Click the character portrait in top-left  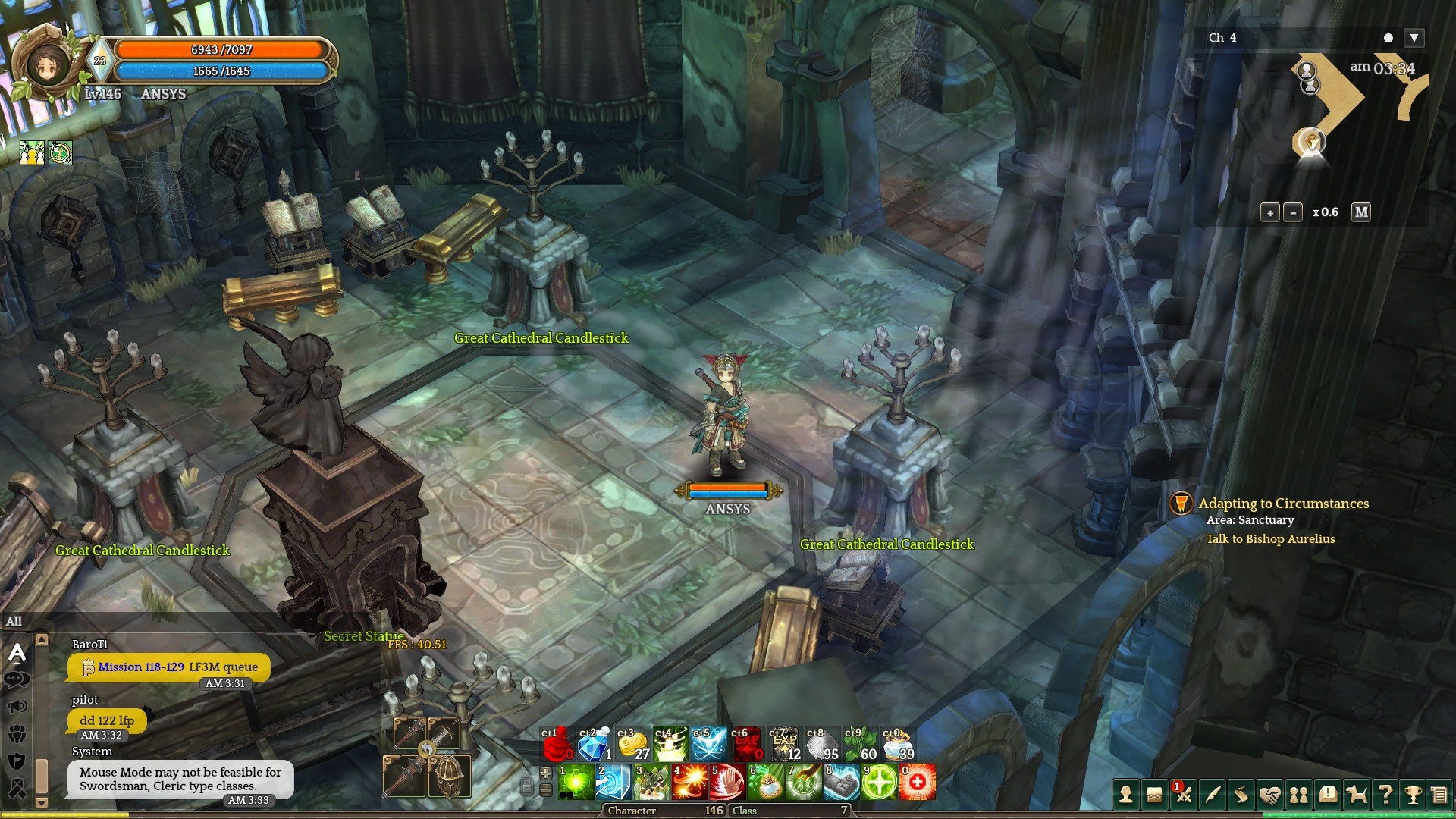48,64
